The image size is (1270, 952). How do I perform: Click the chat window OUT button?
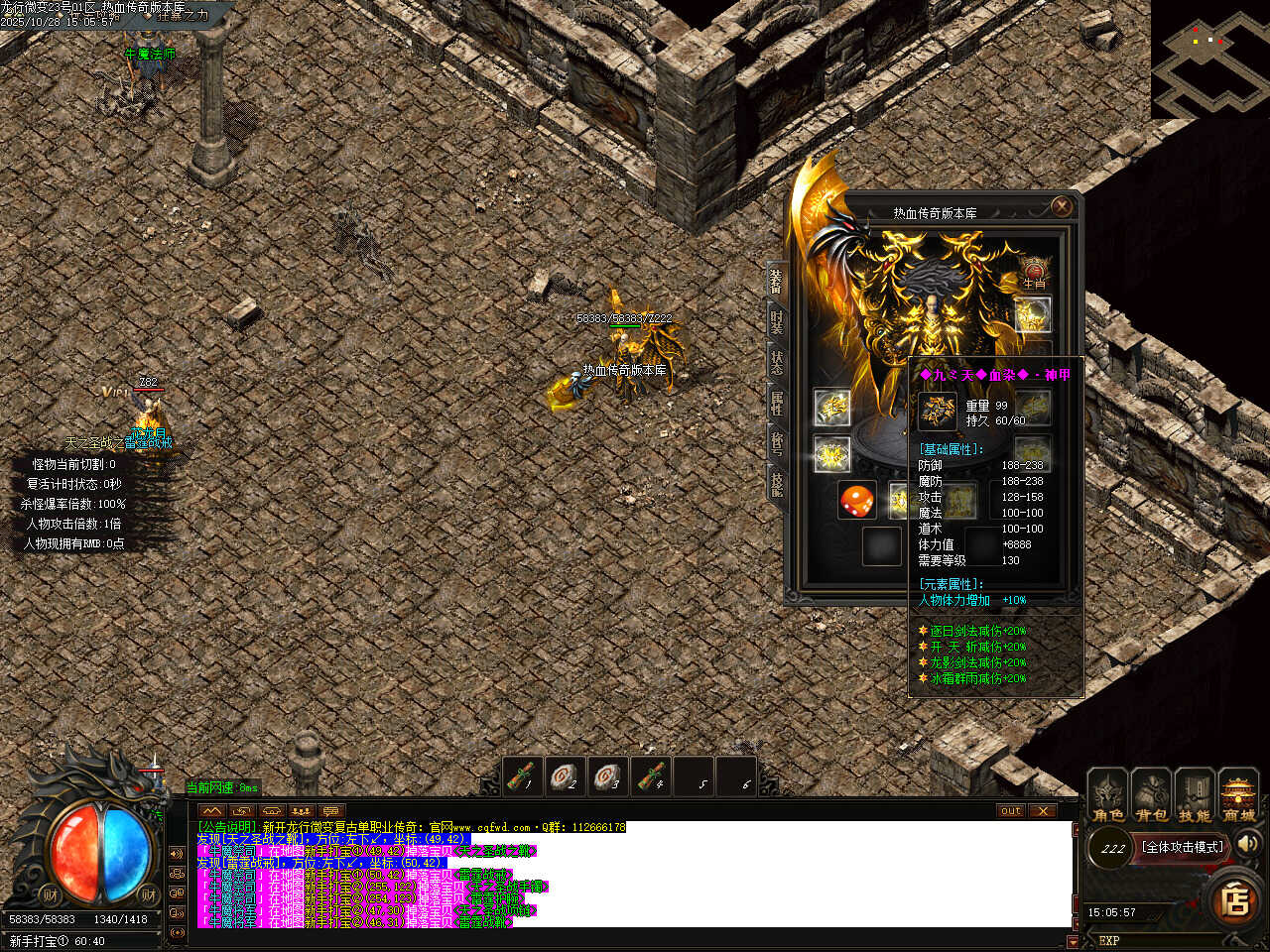point(1011,810)
